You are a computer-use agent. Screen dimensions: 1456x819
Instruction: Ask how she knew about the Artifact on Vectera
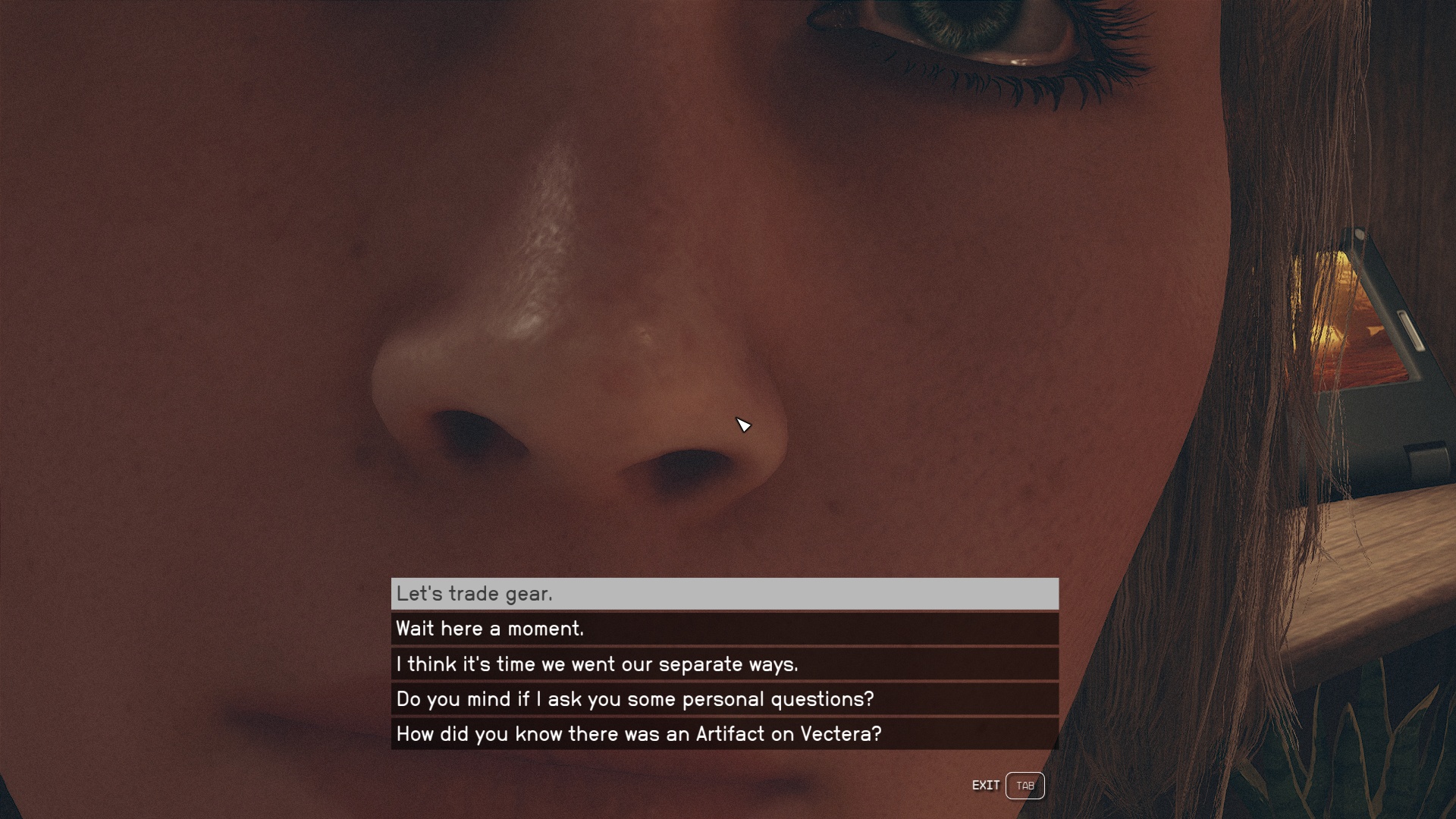tap(724, 734)
